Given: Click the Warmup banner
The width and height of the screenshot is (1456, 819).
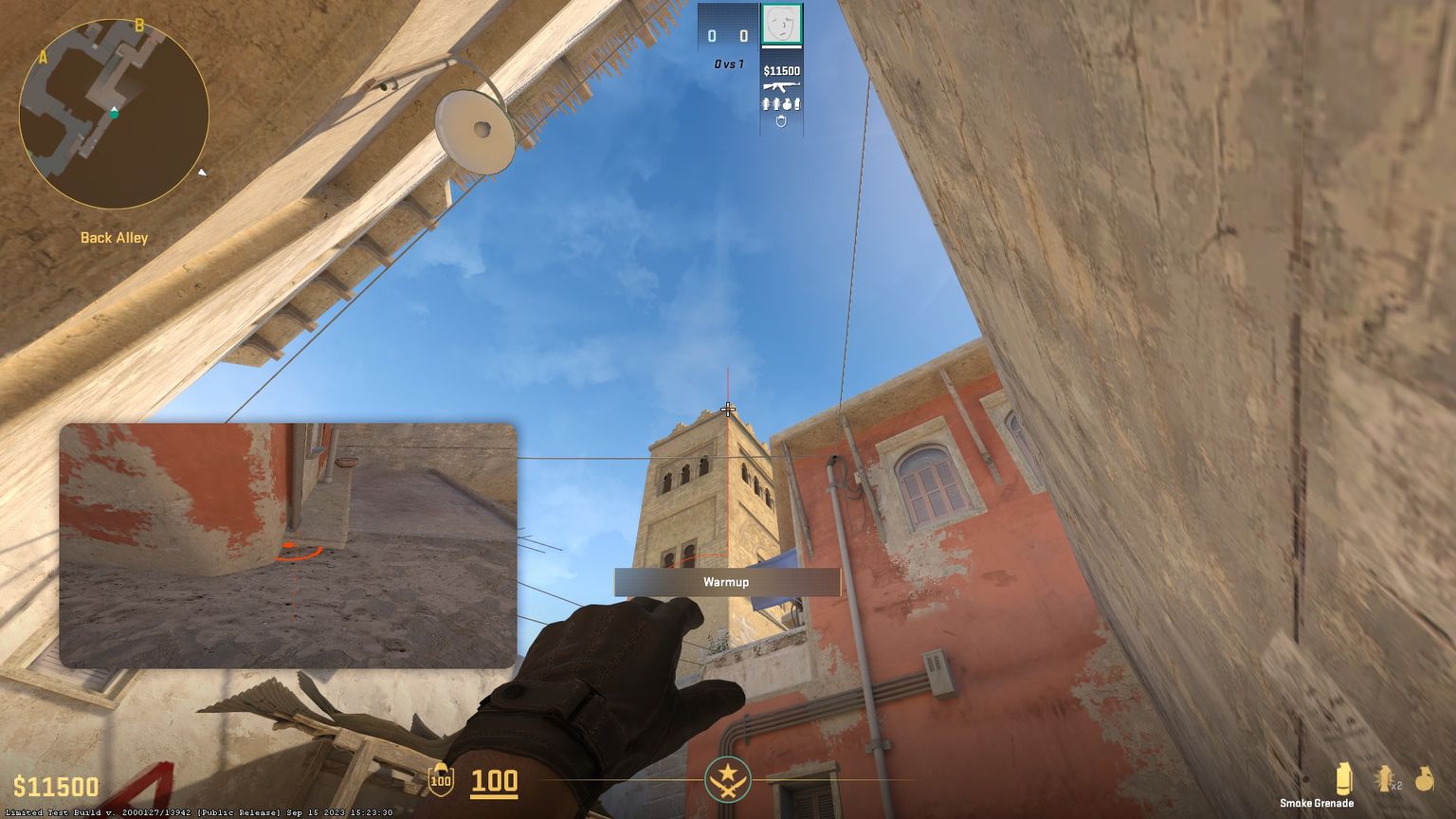Looking at the screenshot, I should [x=726, y=582].
